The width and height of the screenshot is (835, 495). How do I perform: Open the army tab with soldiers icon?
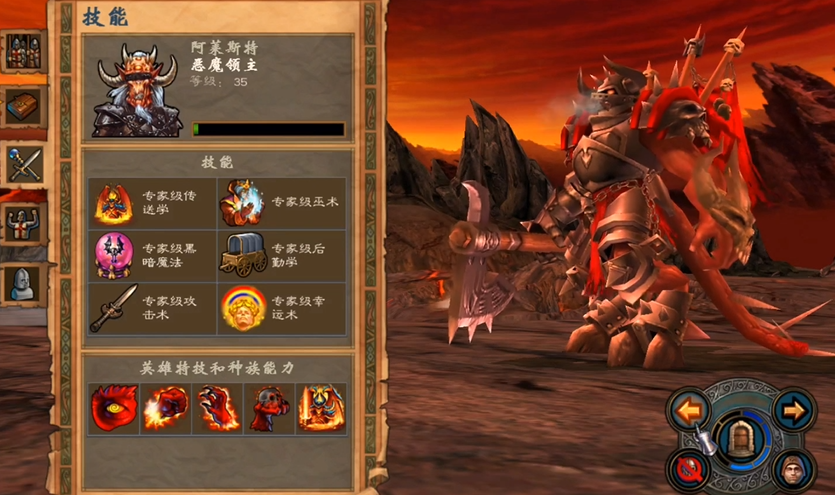point(22,50)
